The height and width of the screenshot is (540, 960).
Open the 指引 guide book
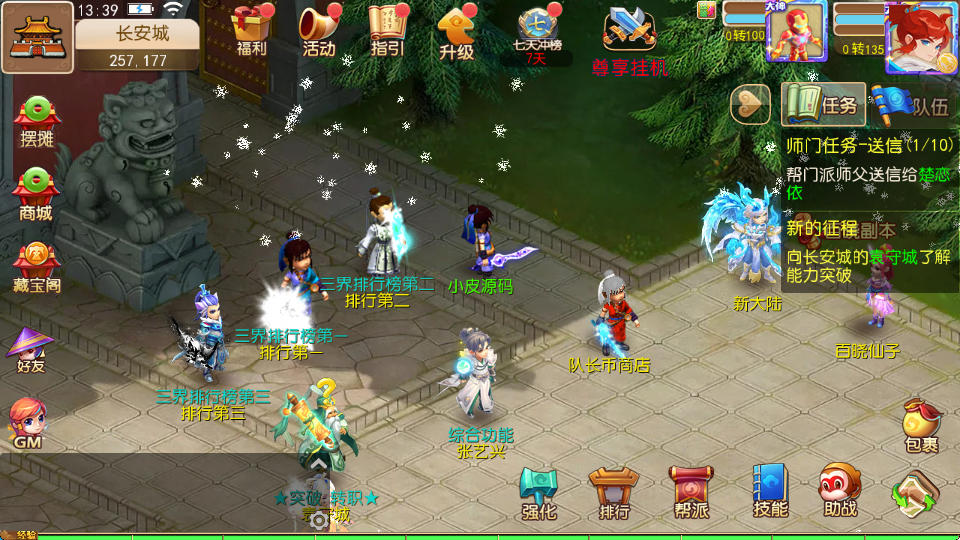pyautogui.click(x=387, y=30)
